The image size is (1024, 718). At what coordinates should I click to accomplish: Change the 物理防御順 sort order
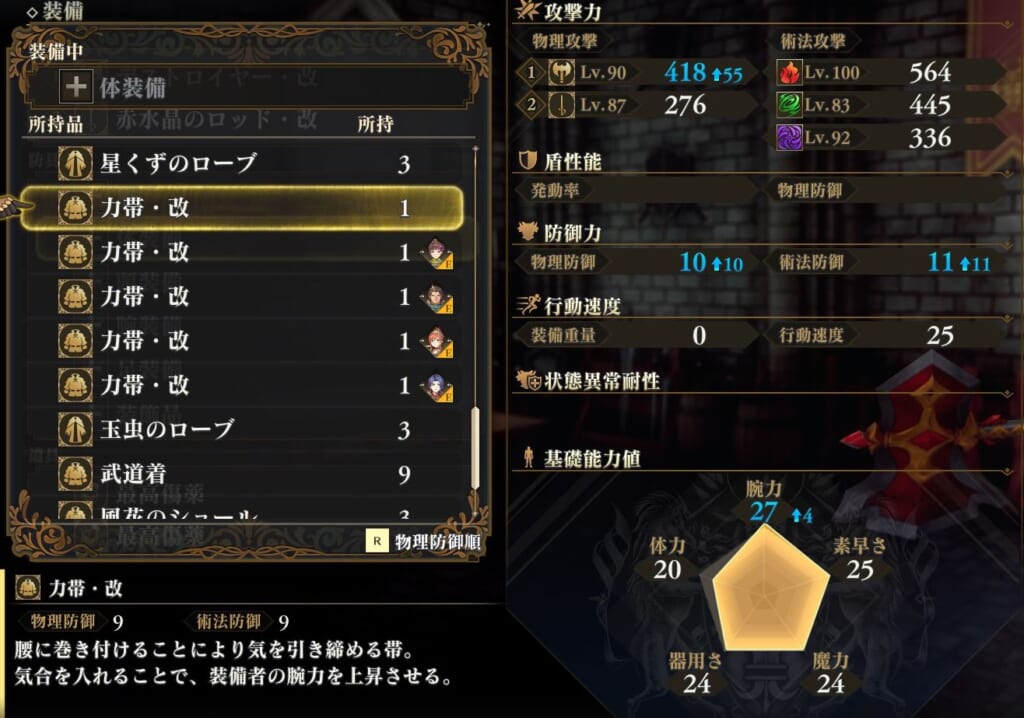426,541
